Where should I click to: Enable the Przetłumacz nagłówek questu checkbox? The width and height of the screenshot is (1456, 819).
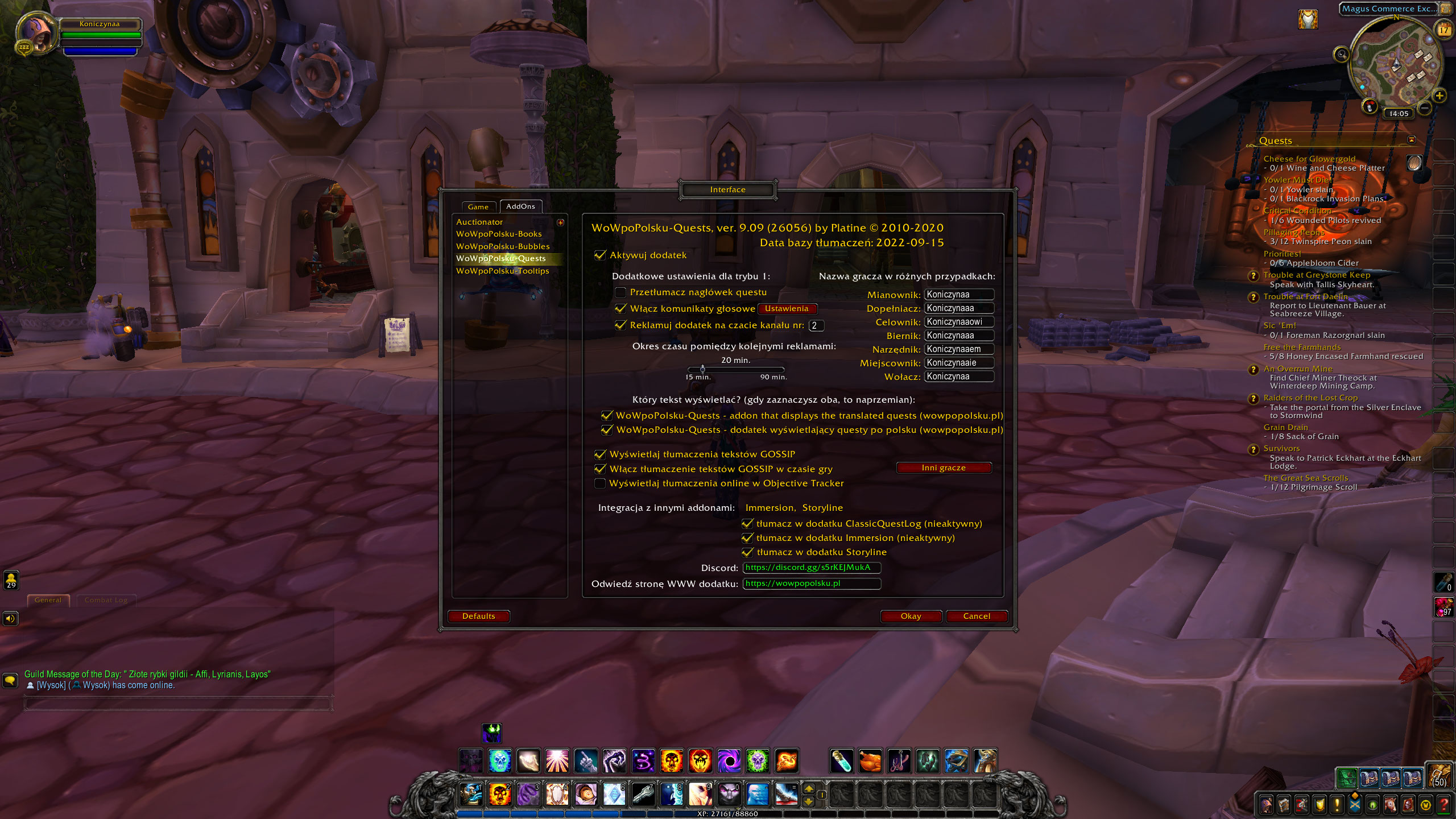(x=621, y=292)
